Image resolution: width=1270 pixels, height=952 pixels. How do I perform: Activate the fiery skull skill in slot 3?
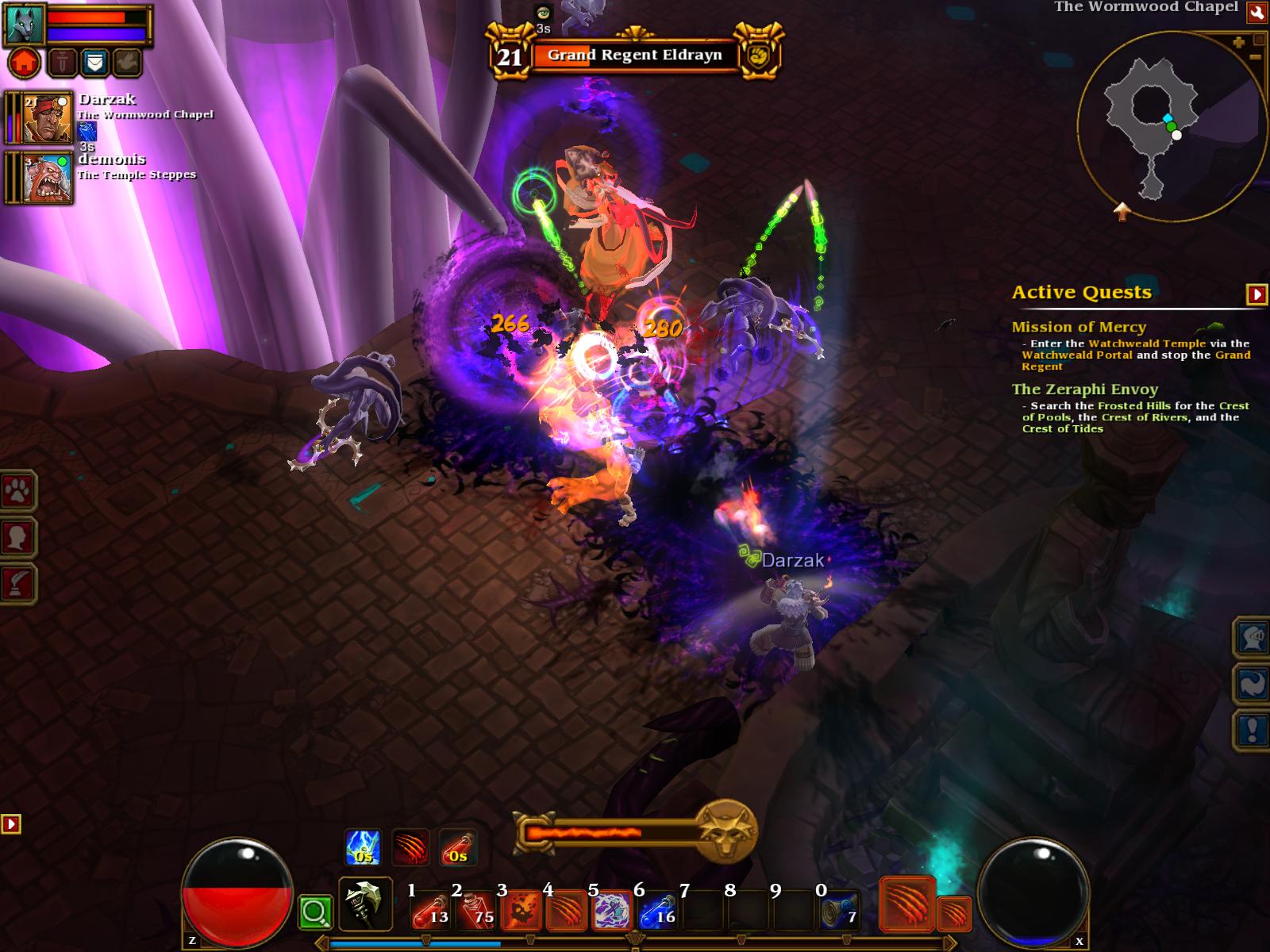point(520,910)
